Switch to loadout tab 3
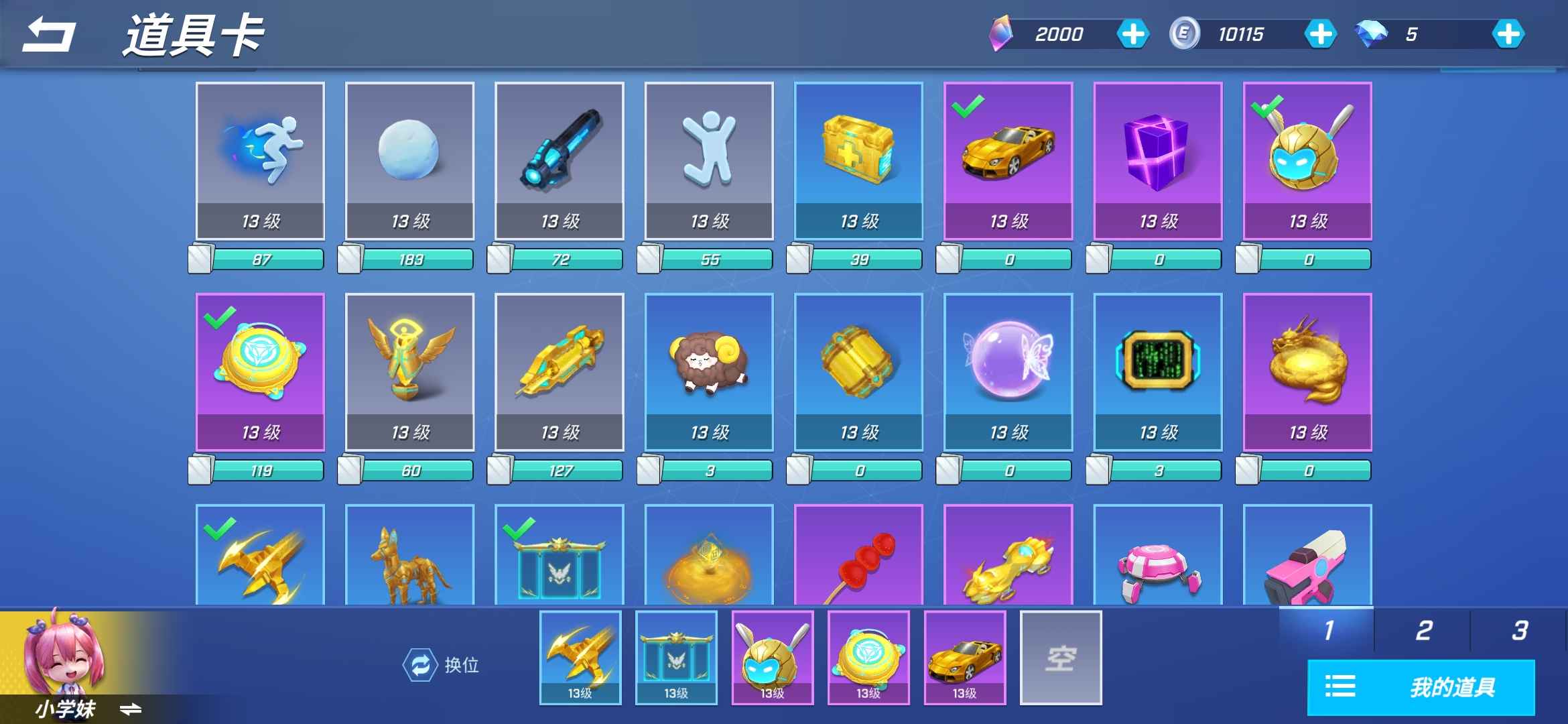 (1519, 630)
